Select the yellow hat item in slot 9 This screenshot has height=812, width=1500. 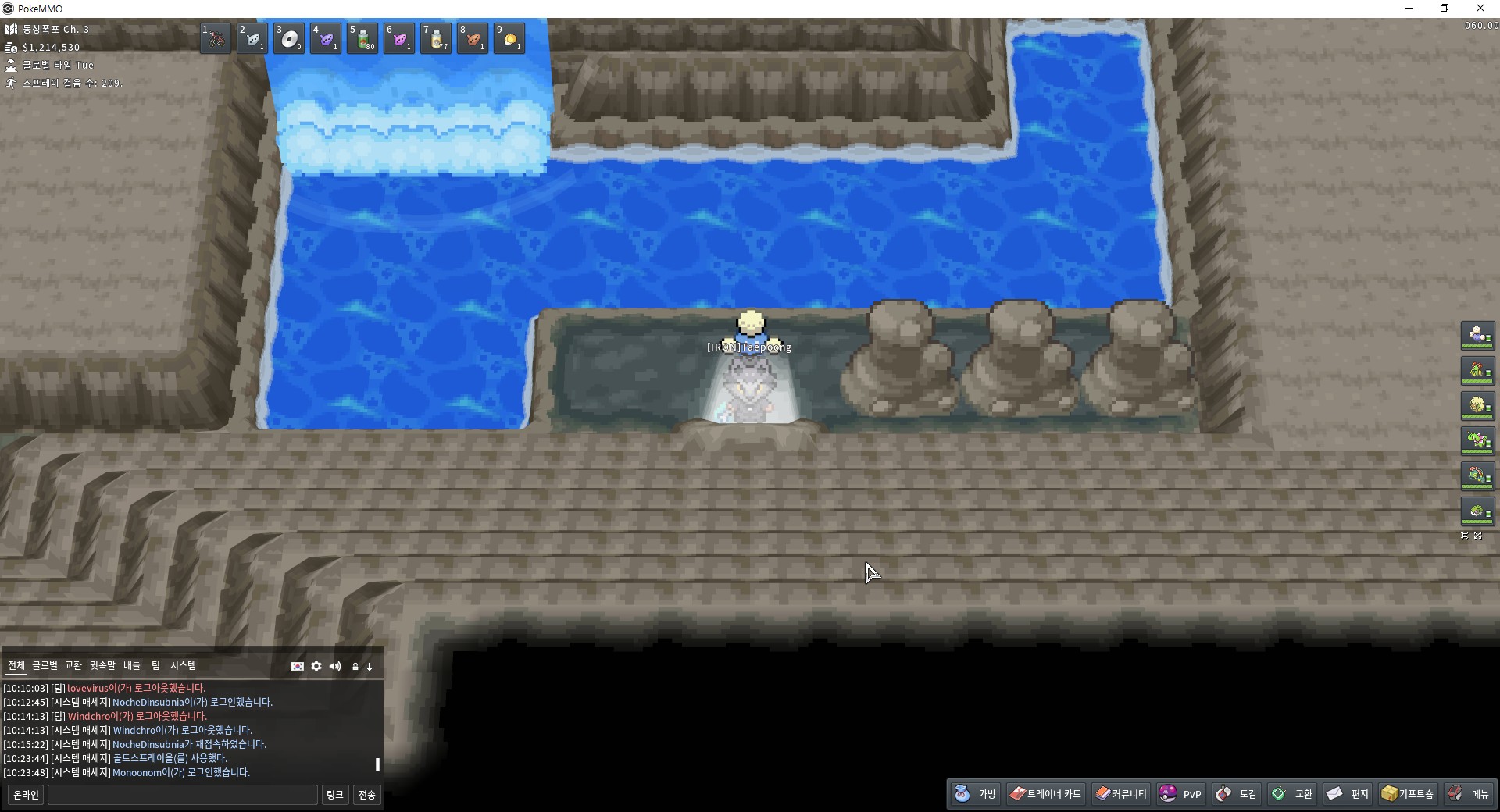point(509,38)
